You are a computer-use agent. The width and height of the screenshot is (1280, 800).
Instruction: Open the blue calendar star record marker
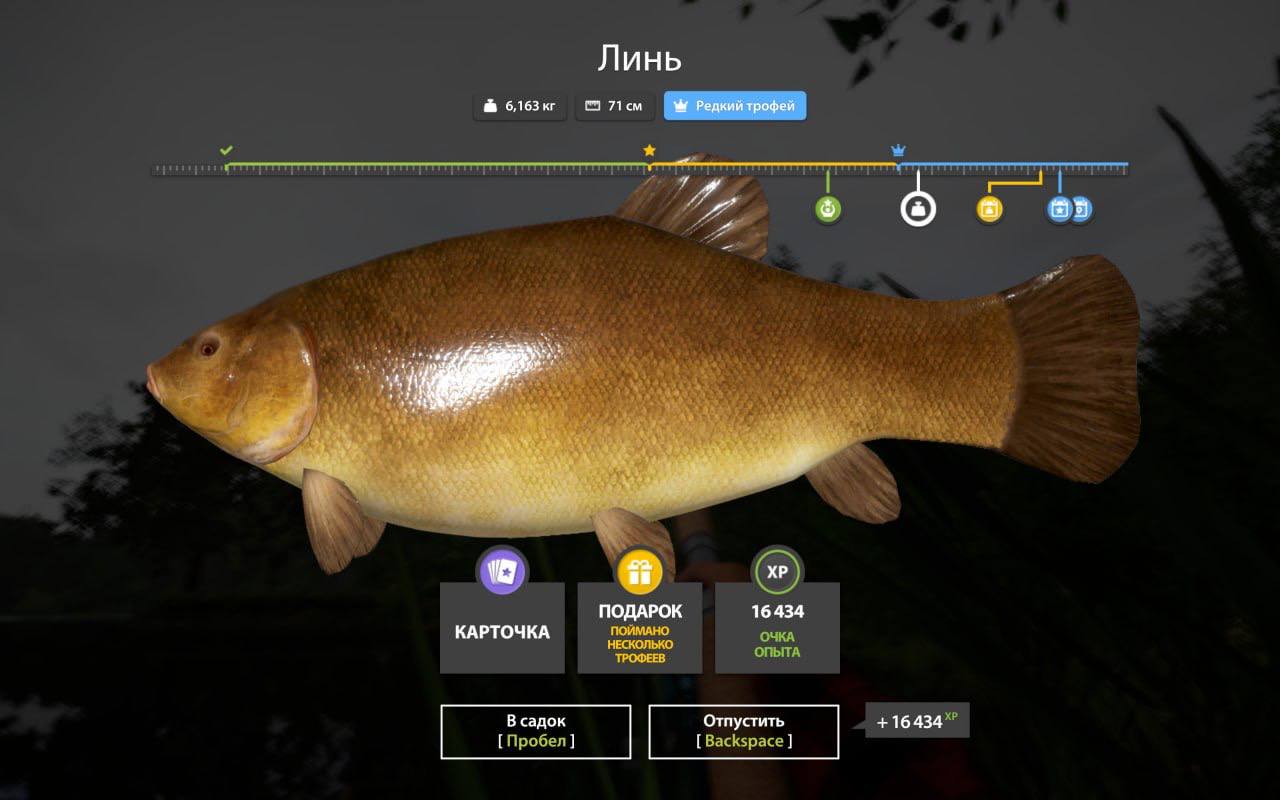1059,209
